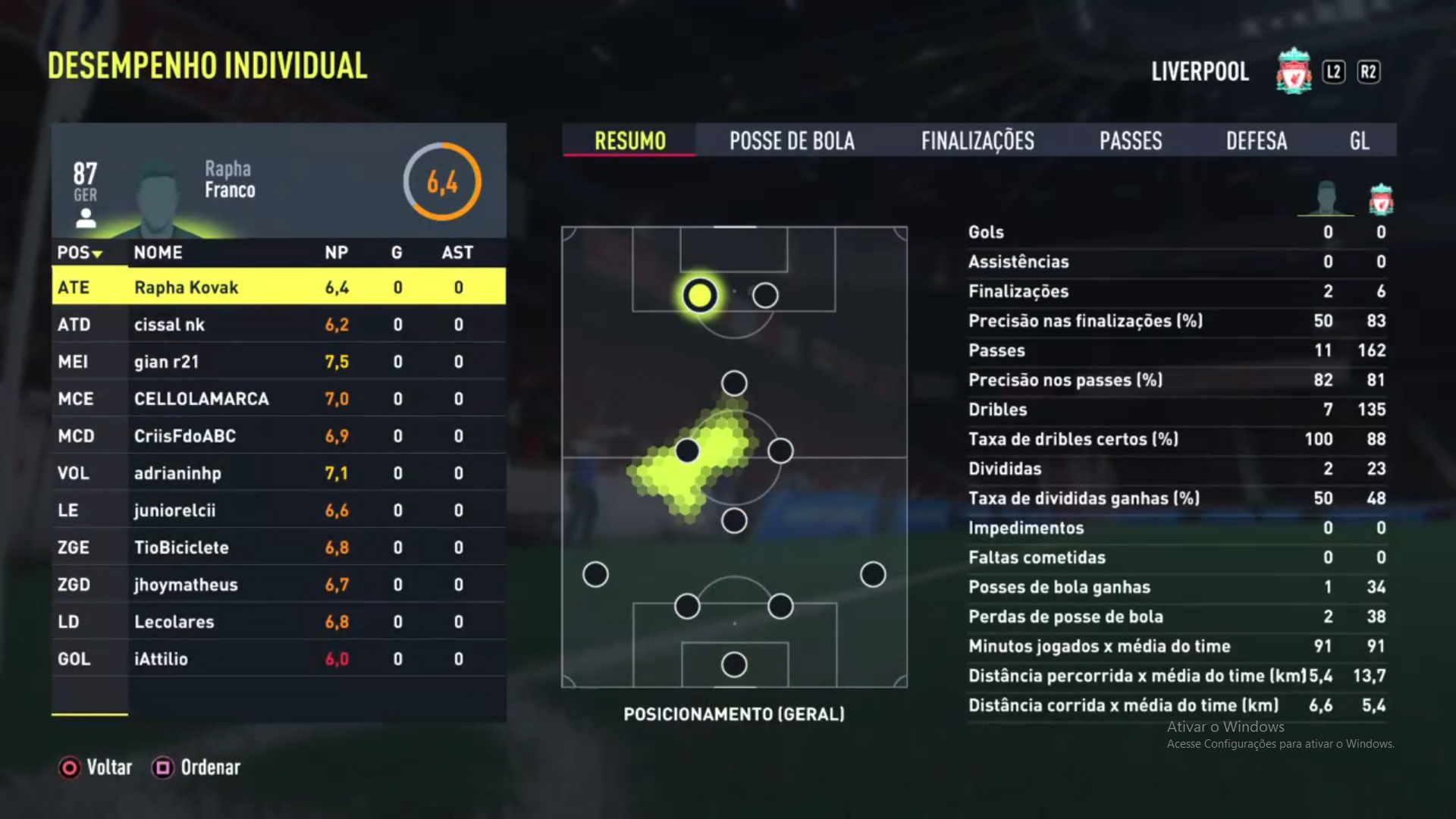Image resolution: width=1456 pixels, height=819 pixels.
Task: Open the Finalizações tab
Action: pos(977,141)
